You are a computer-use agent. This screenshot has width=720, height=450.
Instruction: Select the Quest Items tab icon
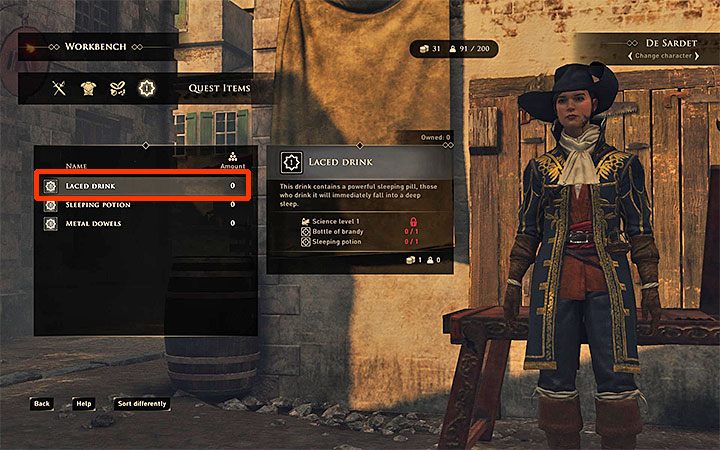146,88
